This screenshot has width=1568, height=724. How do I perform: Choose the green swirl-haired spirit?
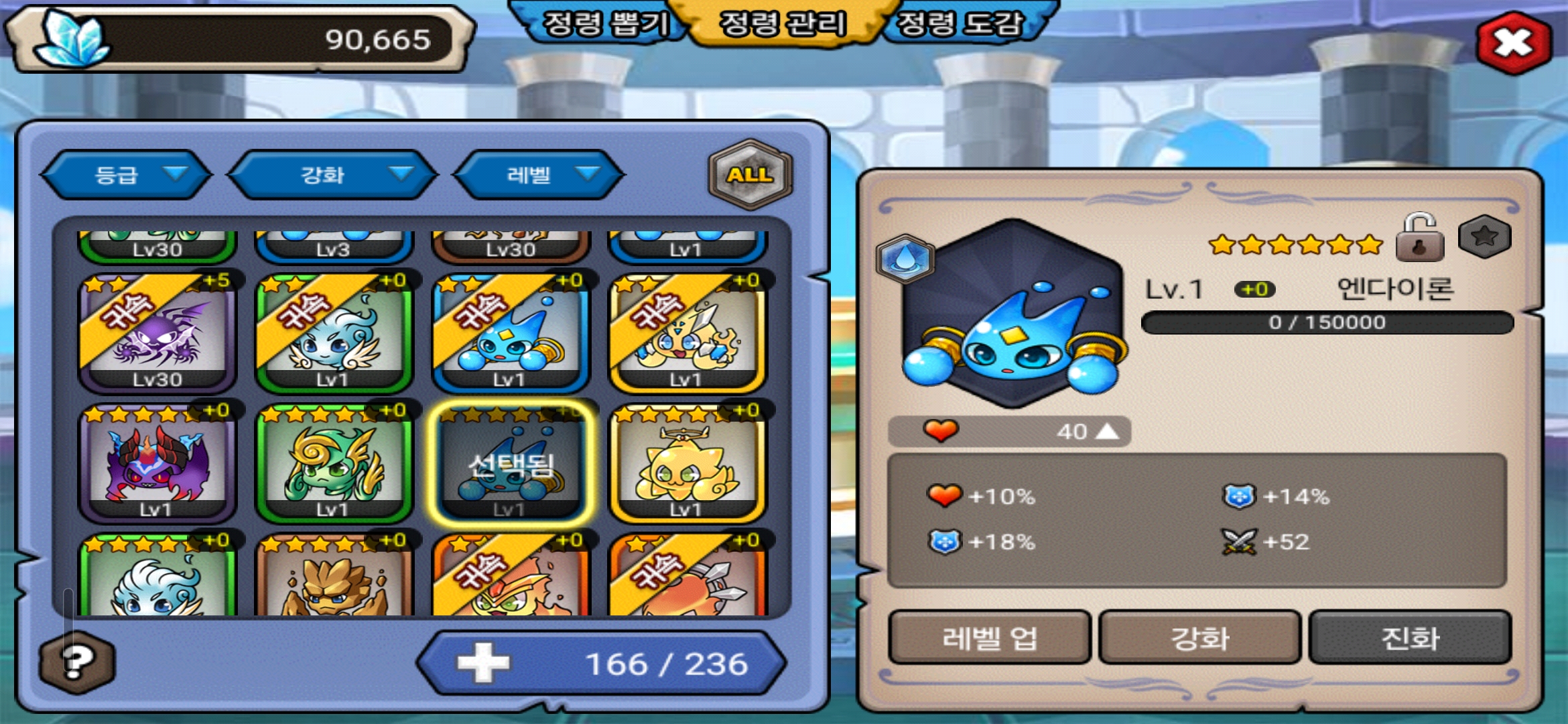click(x=334, y=463)
